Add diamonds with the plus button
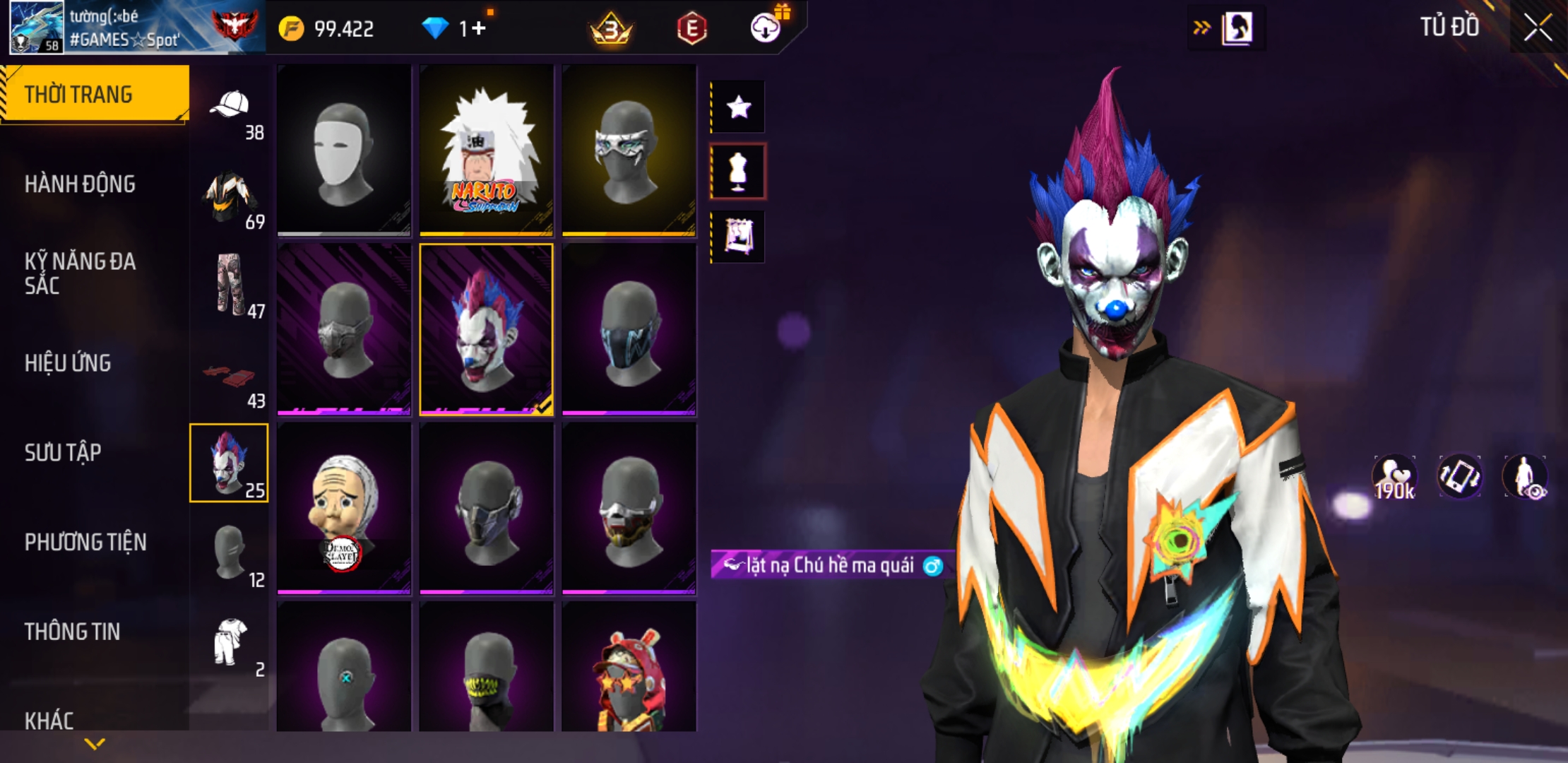Viewport: 1568px width, 763px height. coord(479,29)
